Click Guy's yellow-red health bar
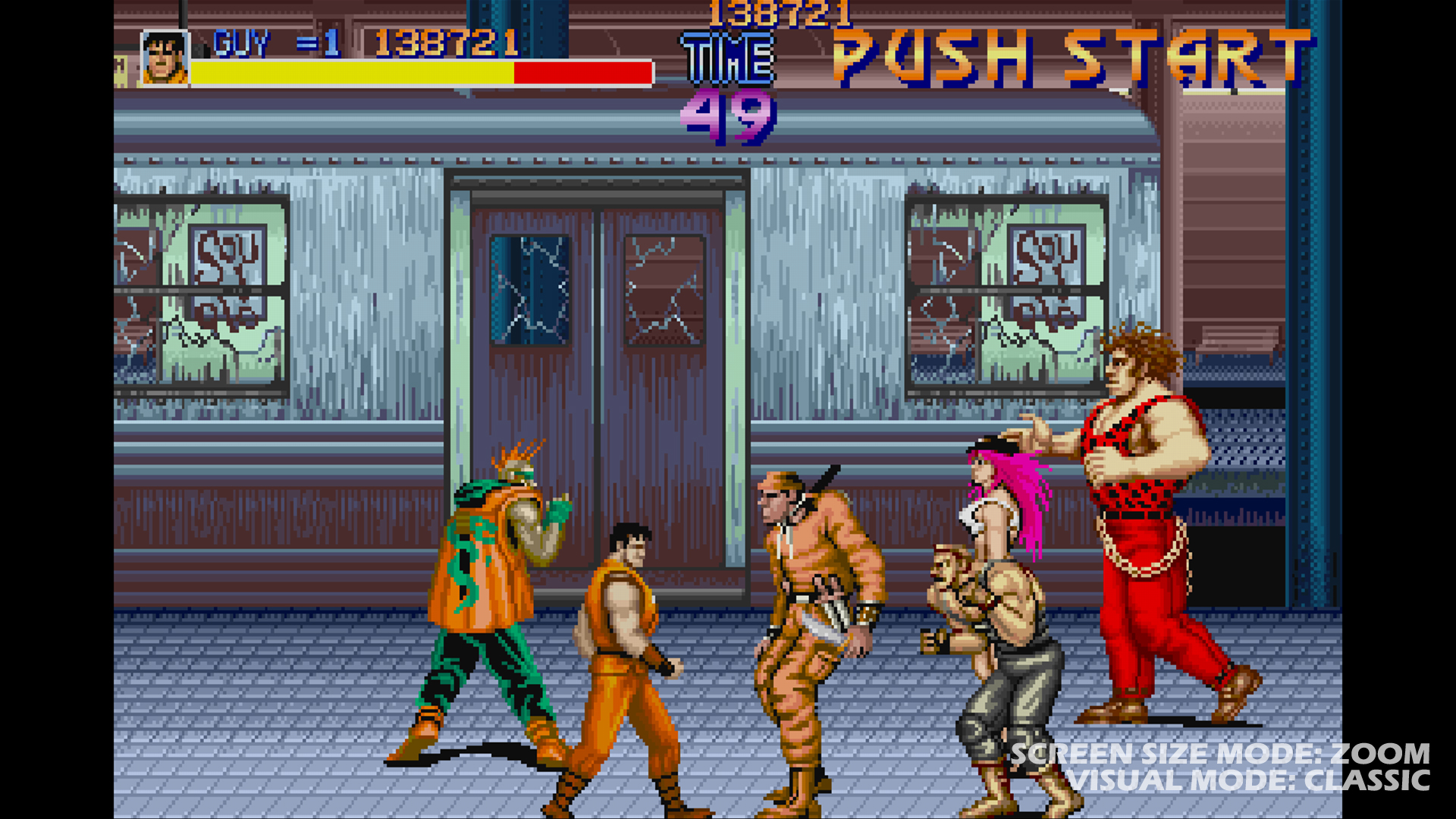 [x=421, y=73]
